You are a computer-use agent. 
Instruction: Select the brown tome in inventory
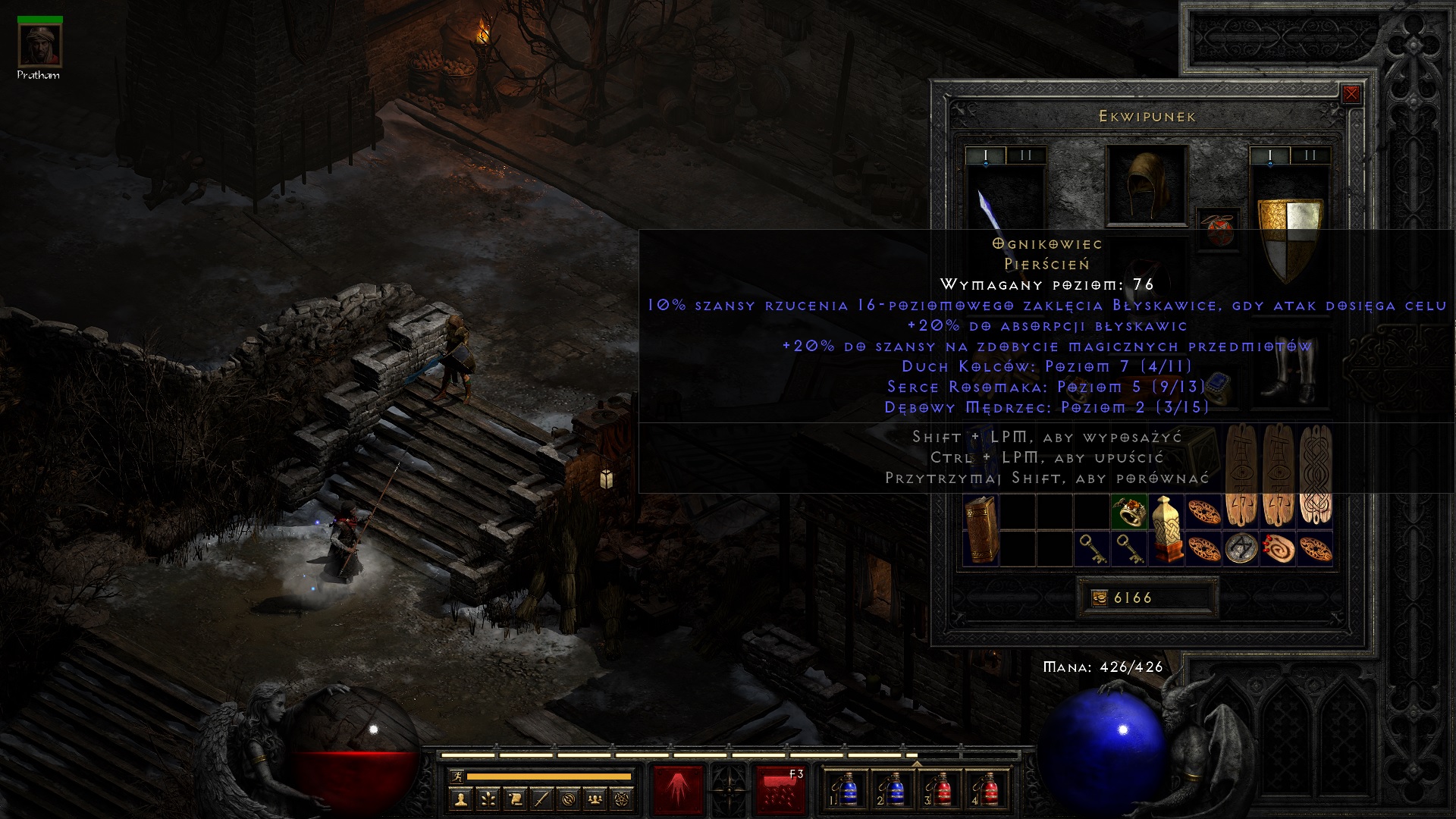(981, 529)
